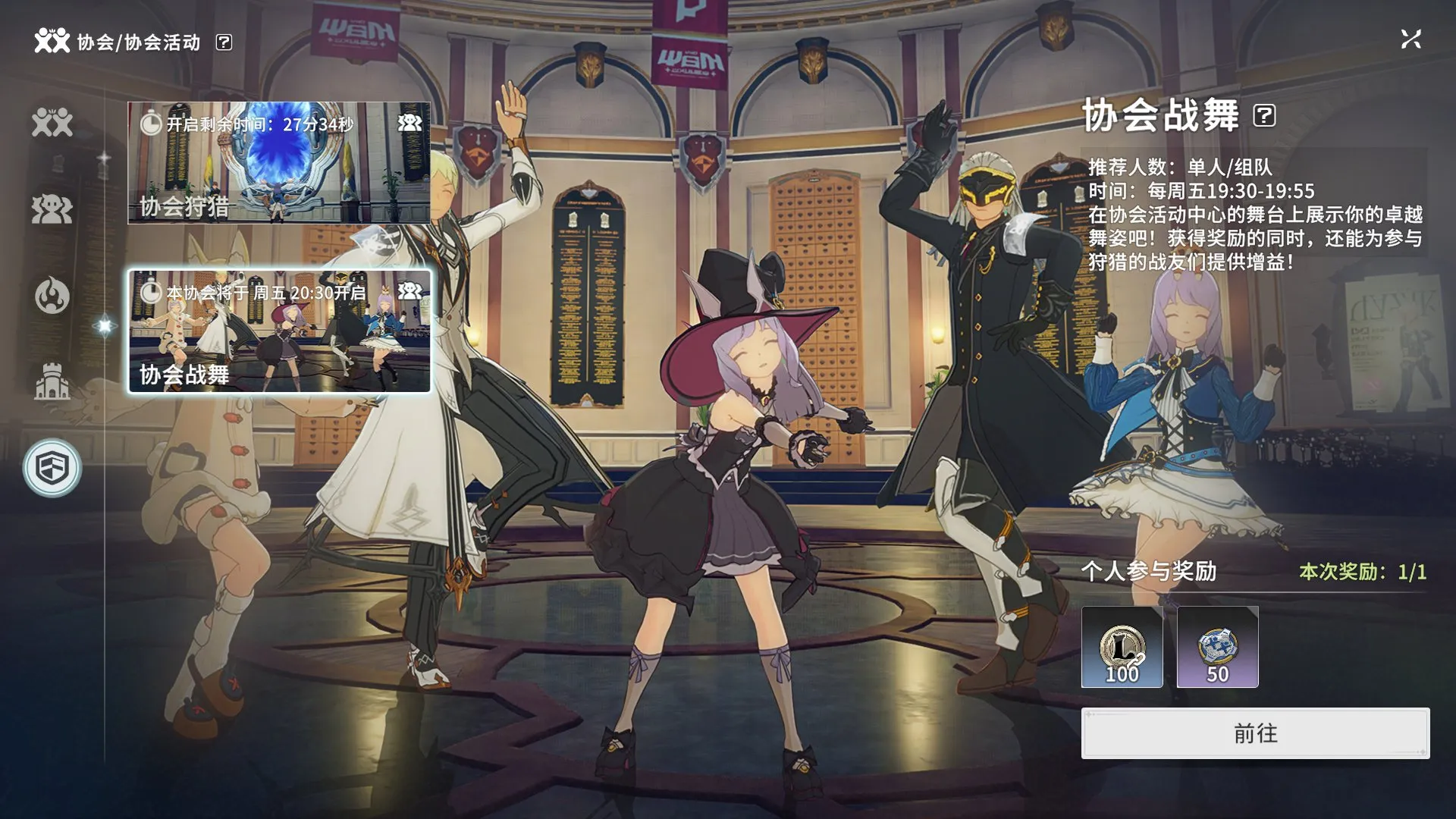This screenshot has width=1456, height=819.
Task: Click the 前往 go-to button
Action: pyautogui.click(x=1255, y=733)
